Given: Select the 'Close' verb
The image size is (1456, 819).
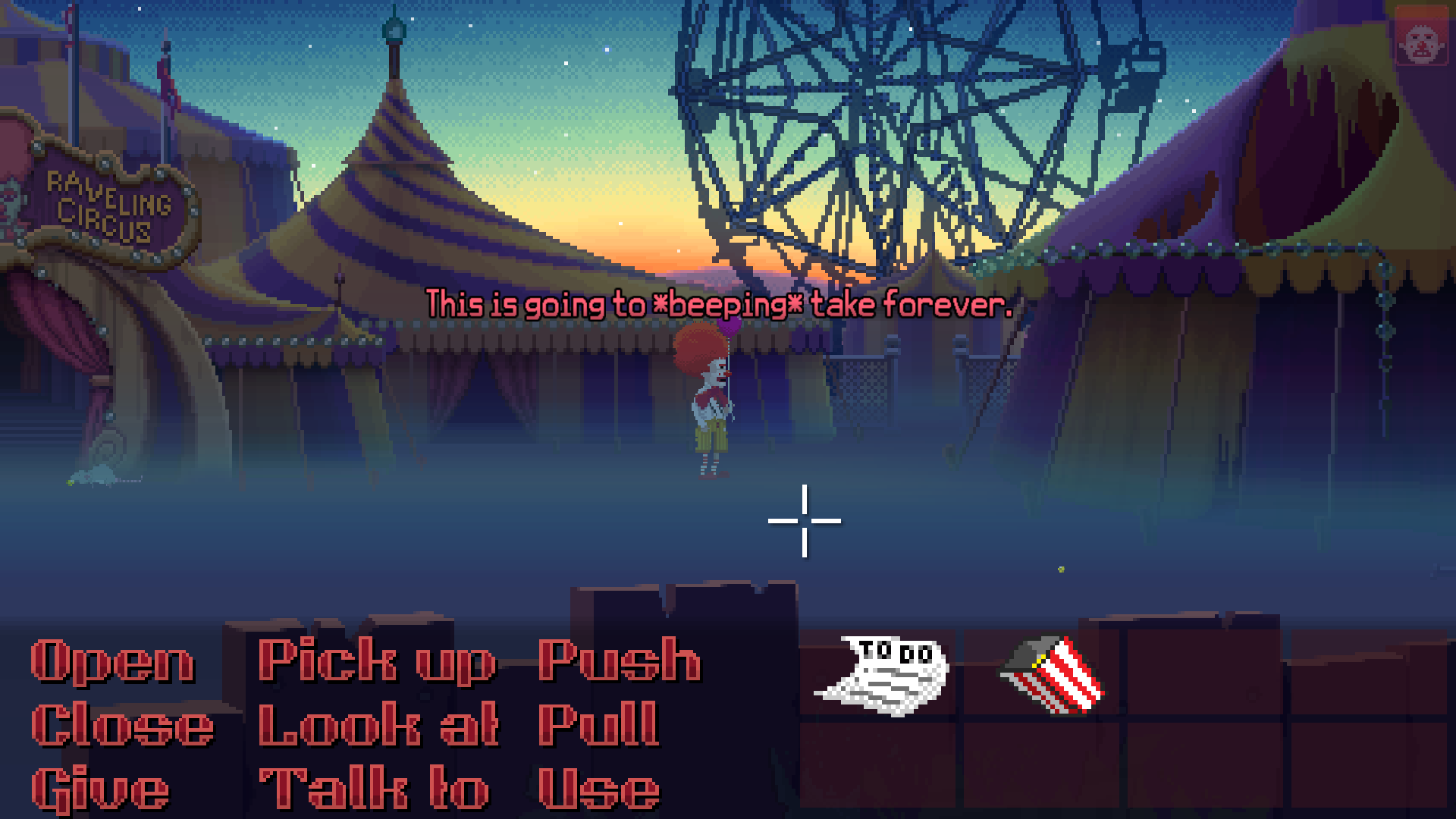Looking at the screenshot, I should pyautogui.click(x=121, y=725).
